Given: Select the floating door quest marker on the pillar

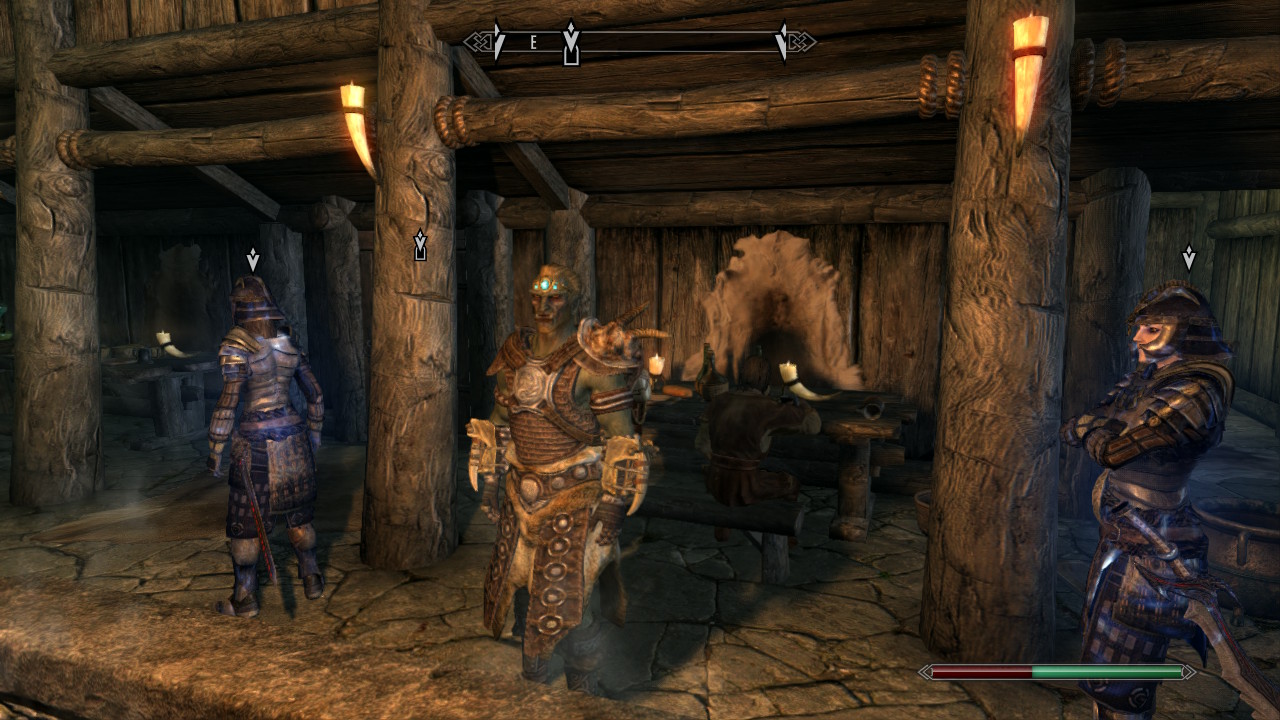Looking at the screenshot, I should 420,246.
